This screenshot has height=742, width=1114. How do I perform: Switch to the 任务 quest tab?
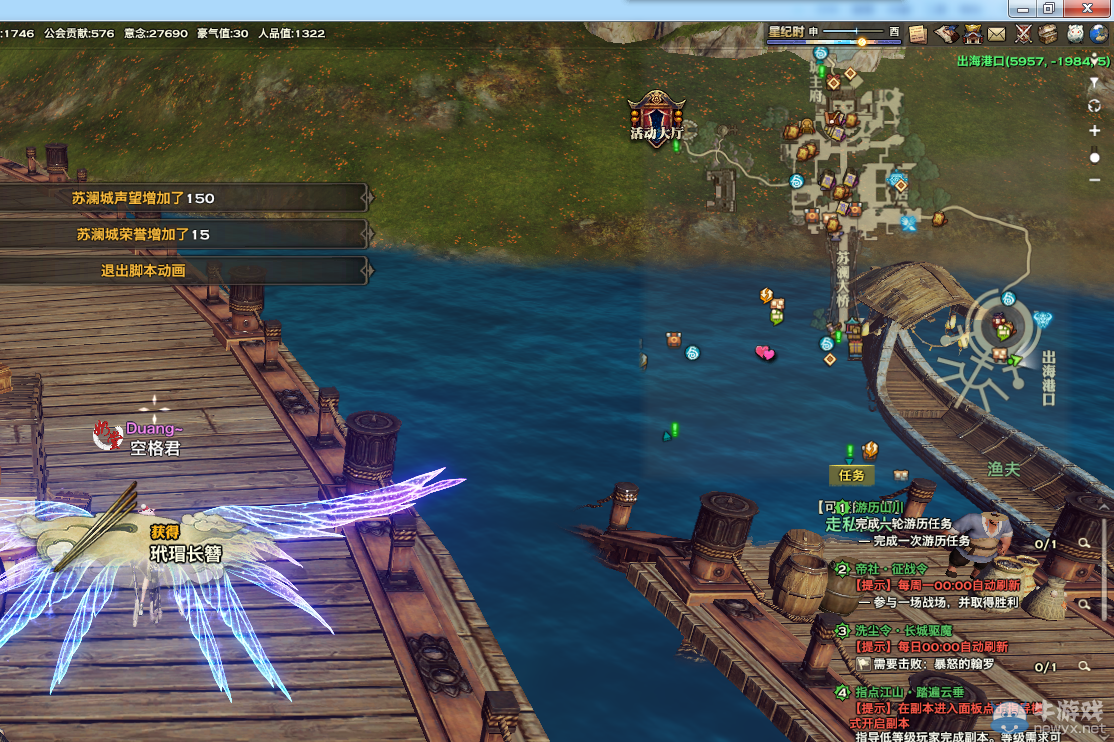(851, 476)
